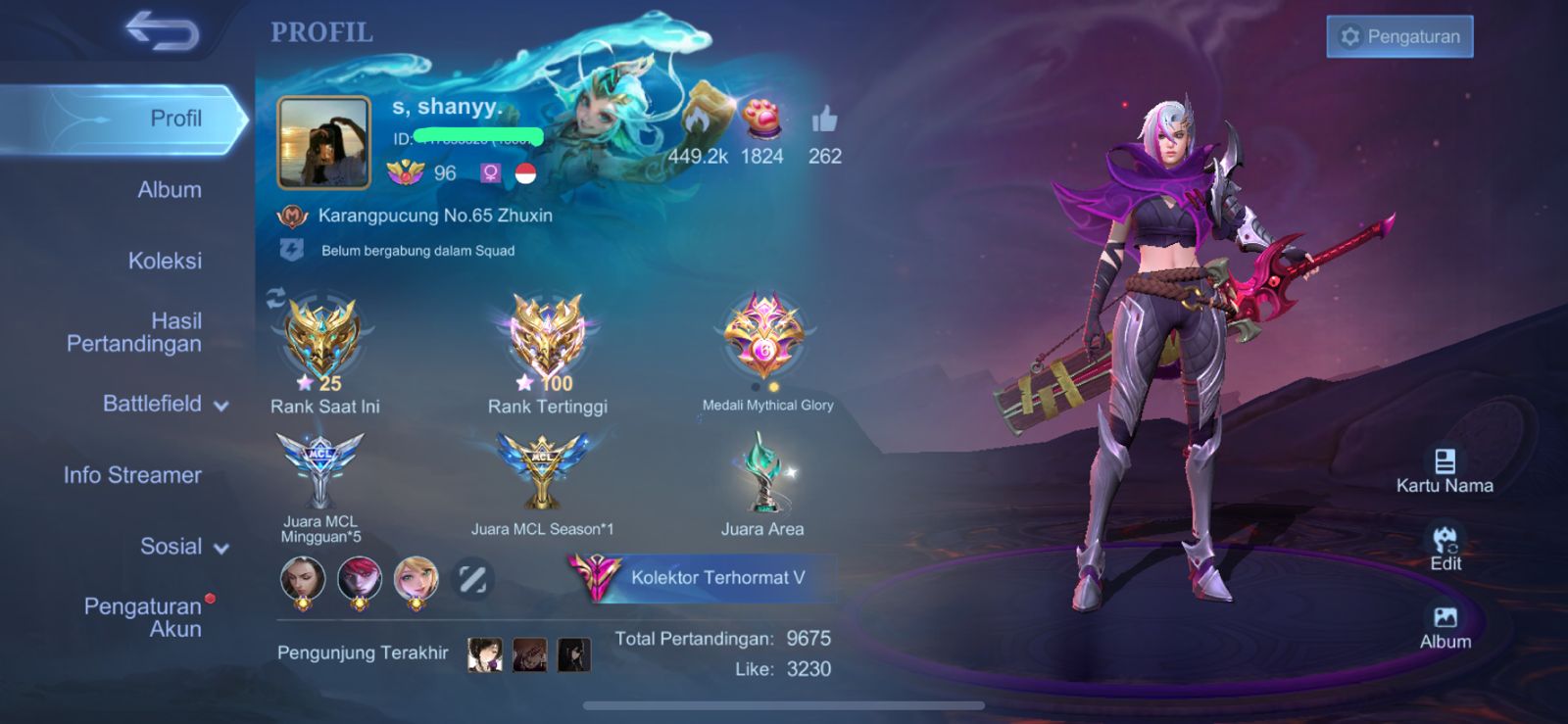Select the Rank Saat Ini emblem

tap(321, 339)
